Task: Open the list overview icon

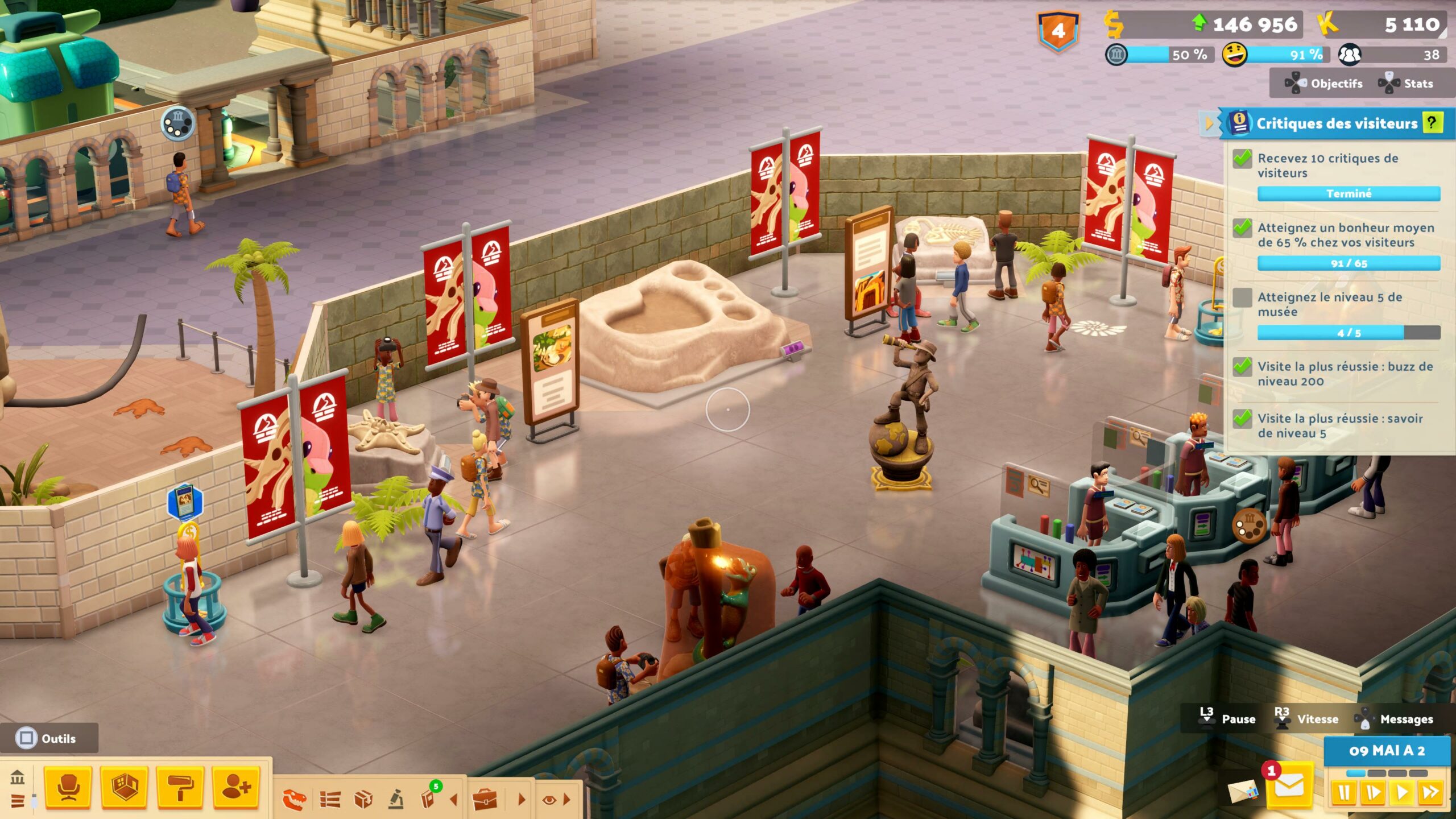Action: click(330, 800)
